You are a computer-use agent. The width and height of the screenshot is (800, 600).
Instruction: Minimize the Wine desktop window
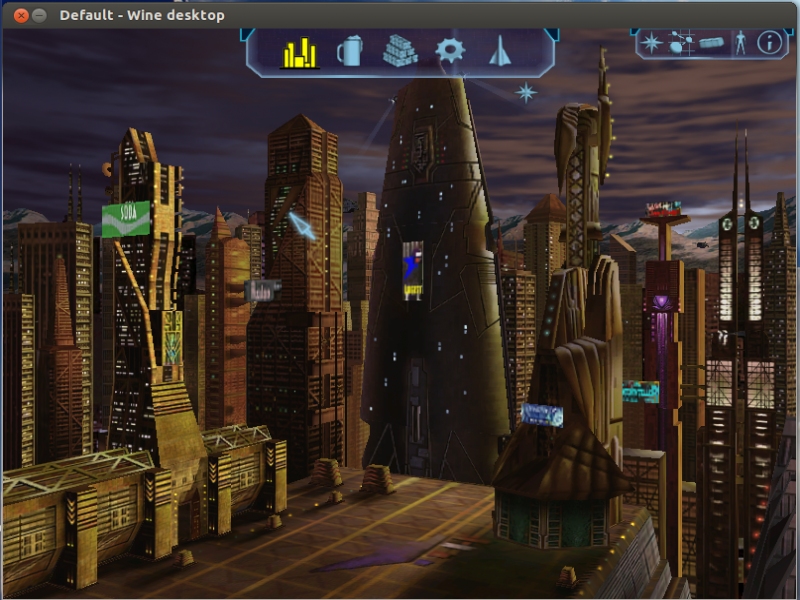(x=39, y=15)
